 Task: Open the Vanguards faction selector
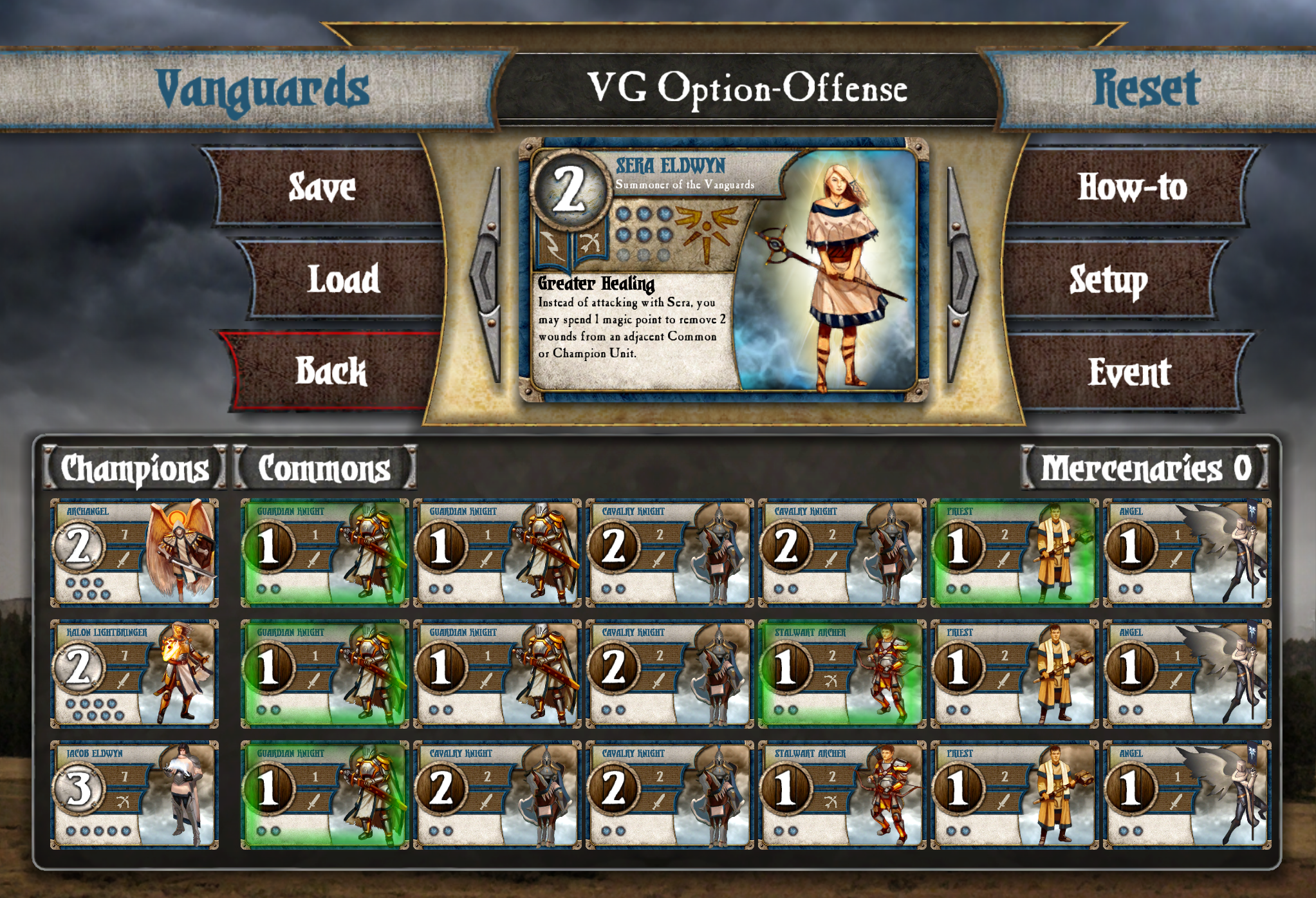263,89
